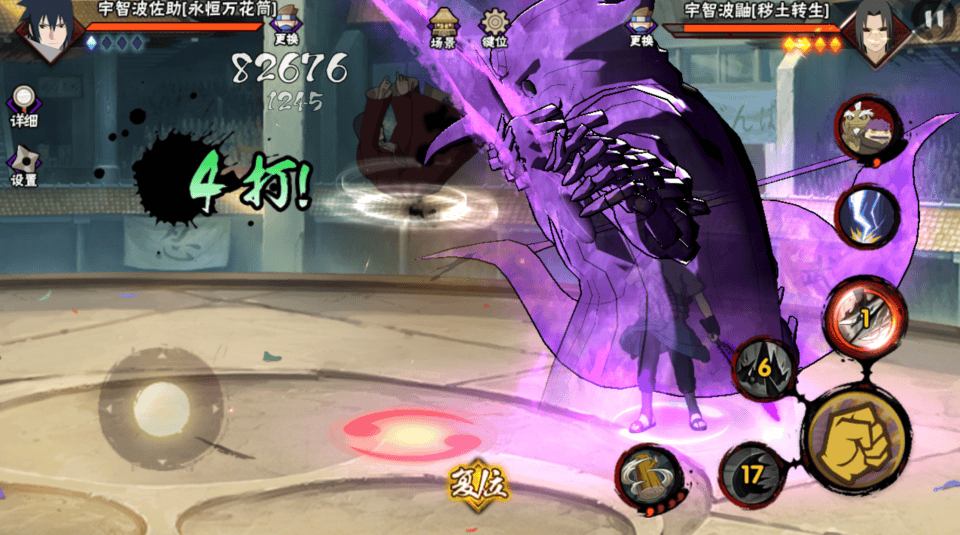Open the 场景 scene selector
960x535 pixels.
[443, 28]
